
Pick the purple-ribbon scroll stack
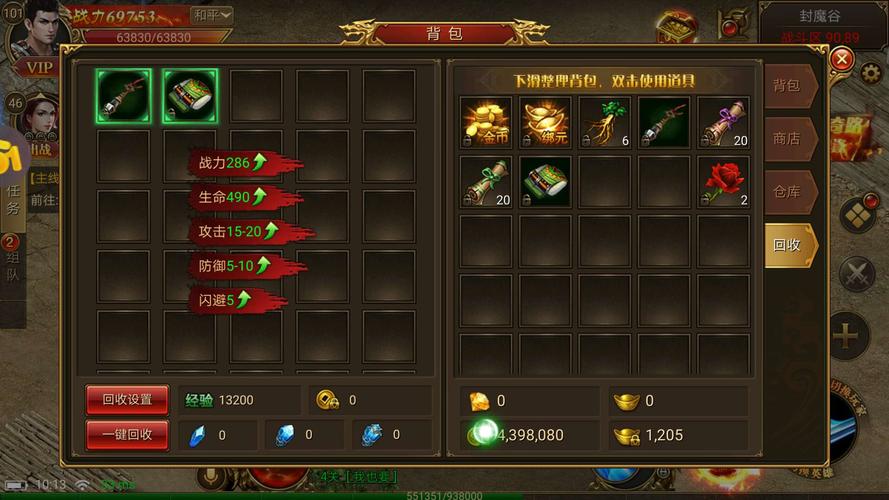[723, 122]
